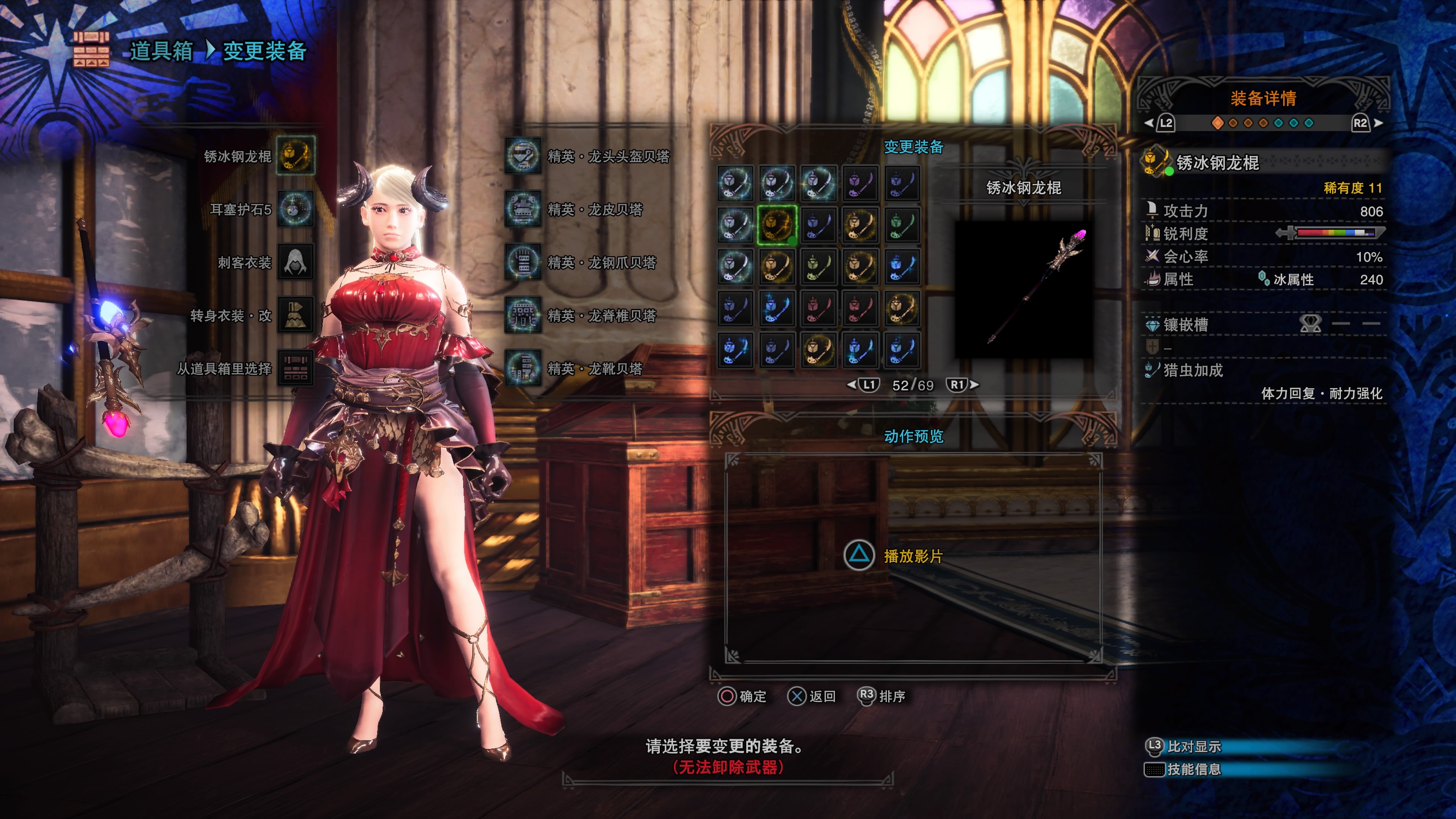Image resolution: width=1456 pixels, height=819 pixels.
Task: Open 技能信息 skill info
Action: (x=1192, y=769)
